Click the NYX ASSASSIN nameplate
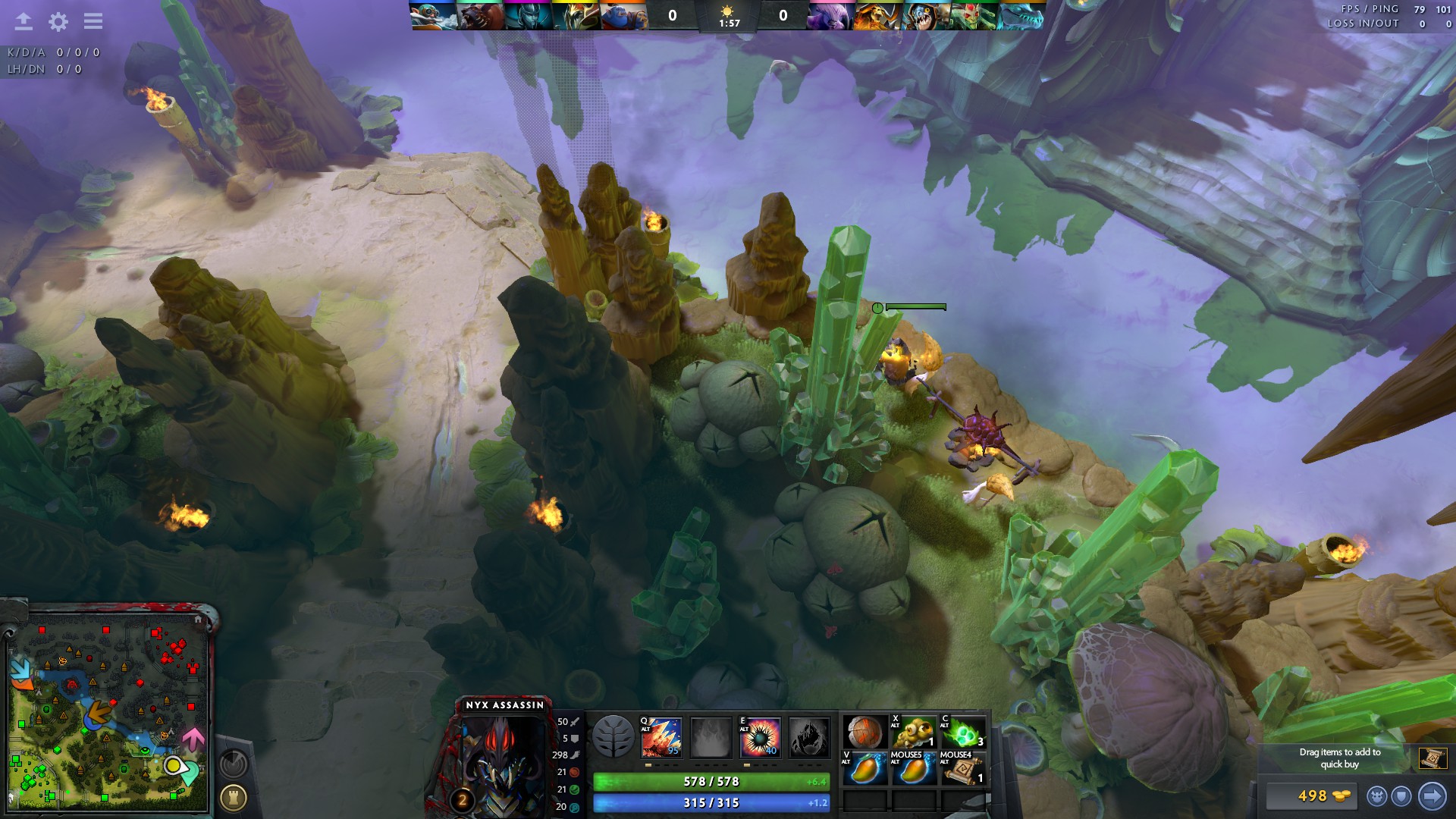1456x819 pixels. (504, 704)
